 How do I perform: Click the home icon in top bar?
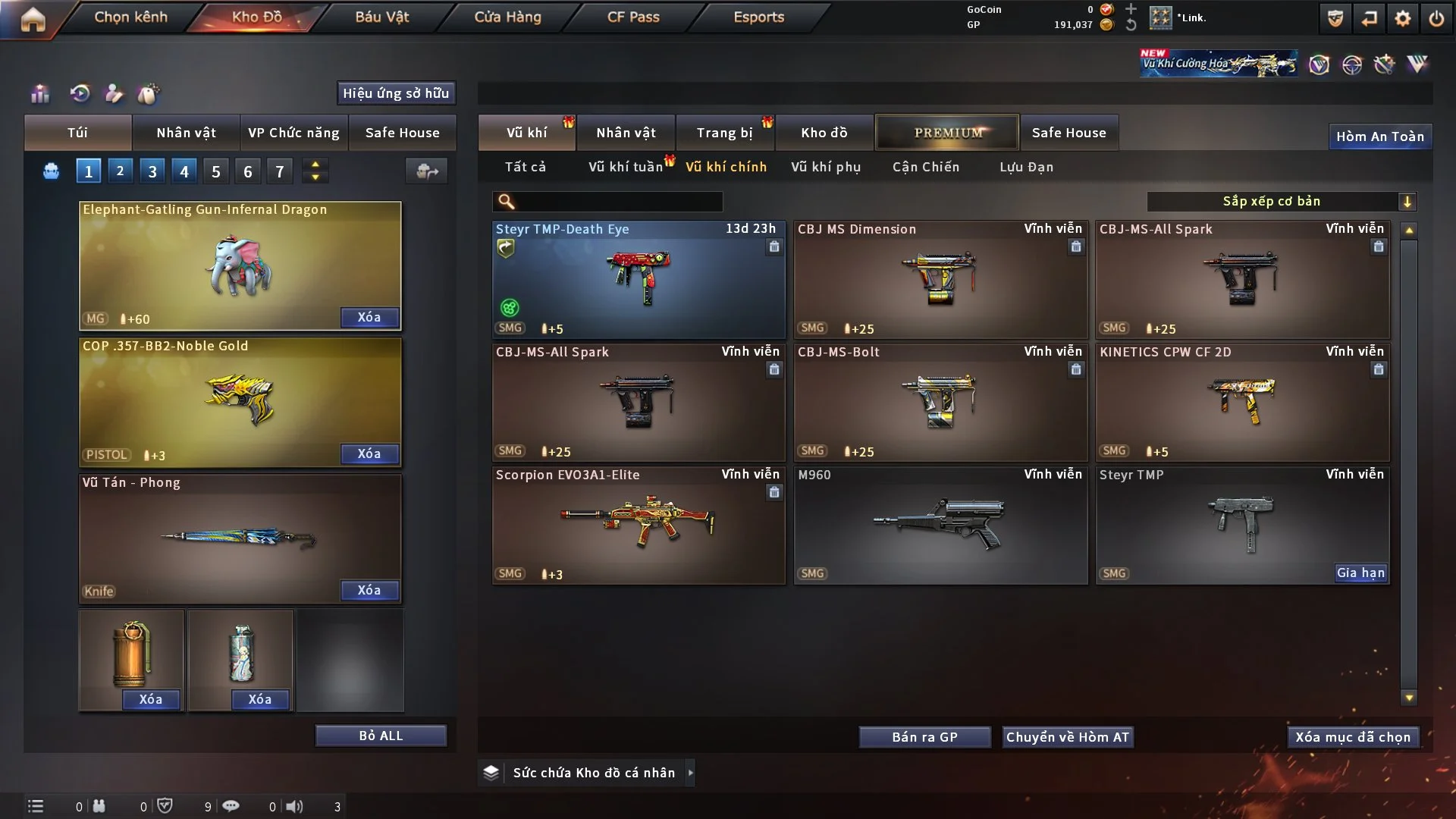point(33,19)
